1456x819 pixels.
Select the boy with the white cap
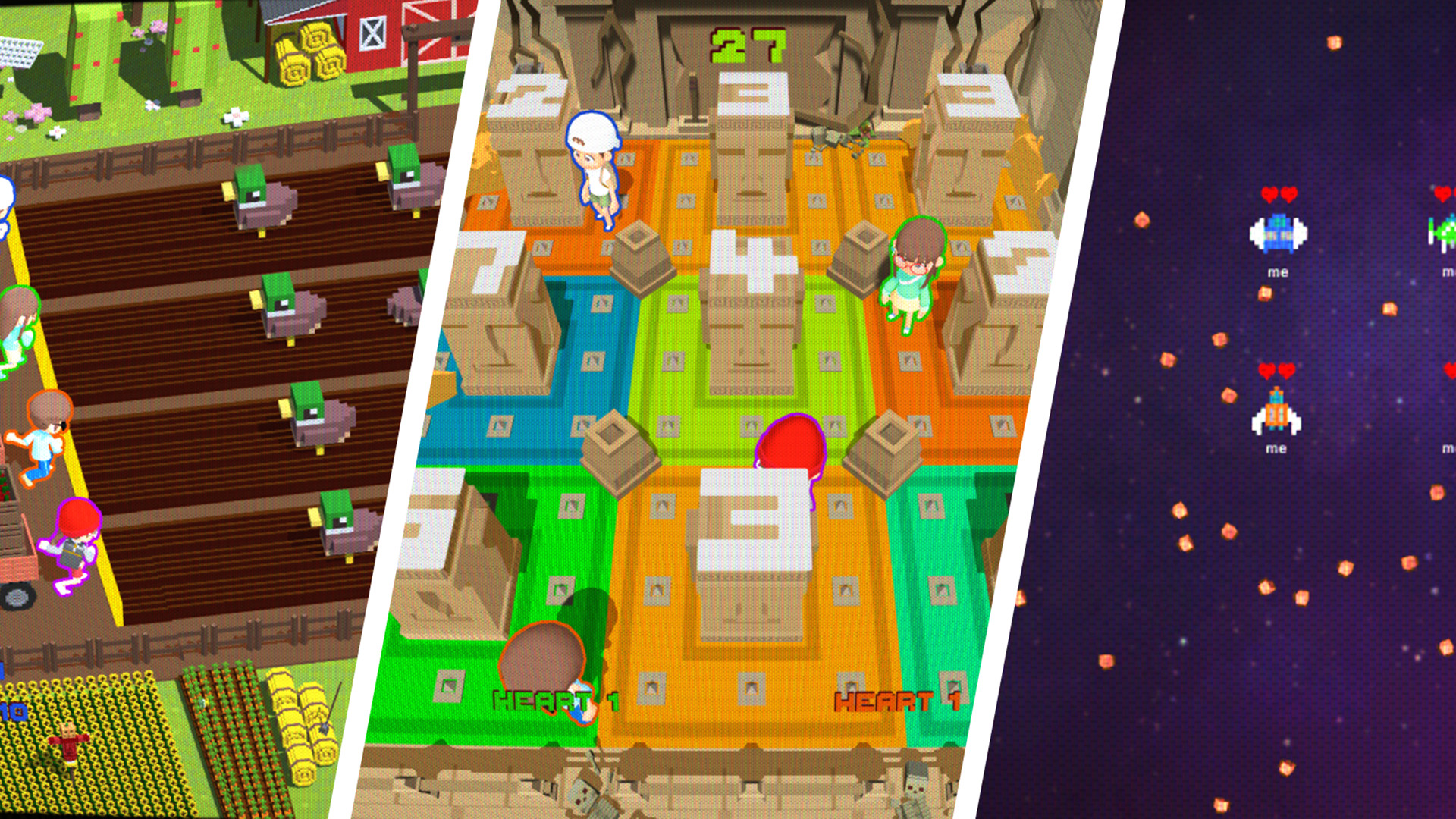595,163
